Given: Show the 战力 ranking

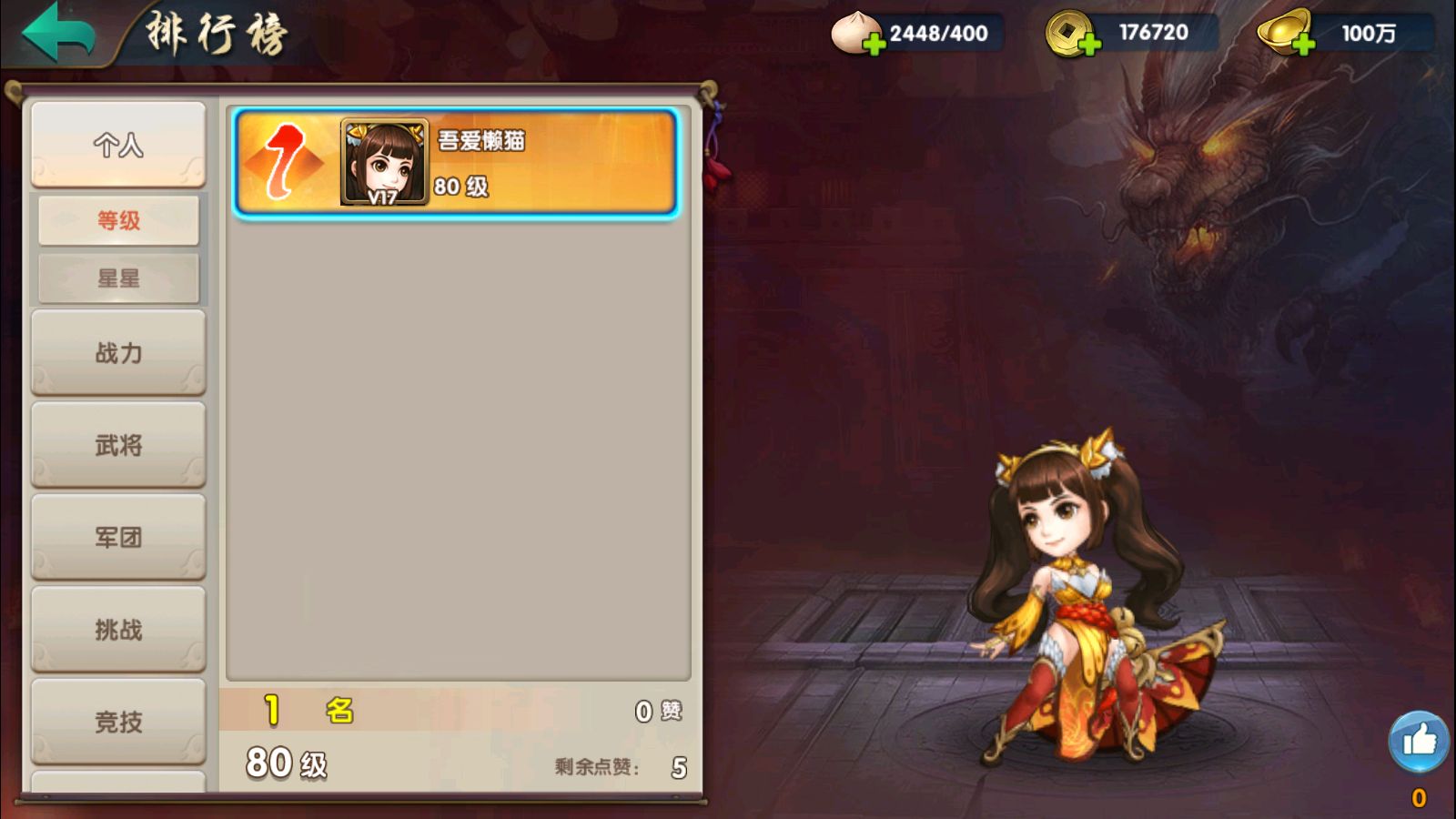Looking at the screenshot, I should [x=118, y=353].
